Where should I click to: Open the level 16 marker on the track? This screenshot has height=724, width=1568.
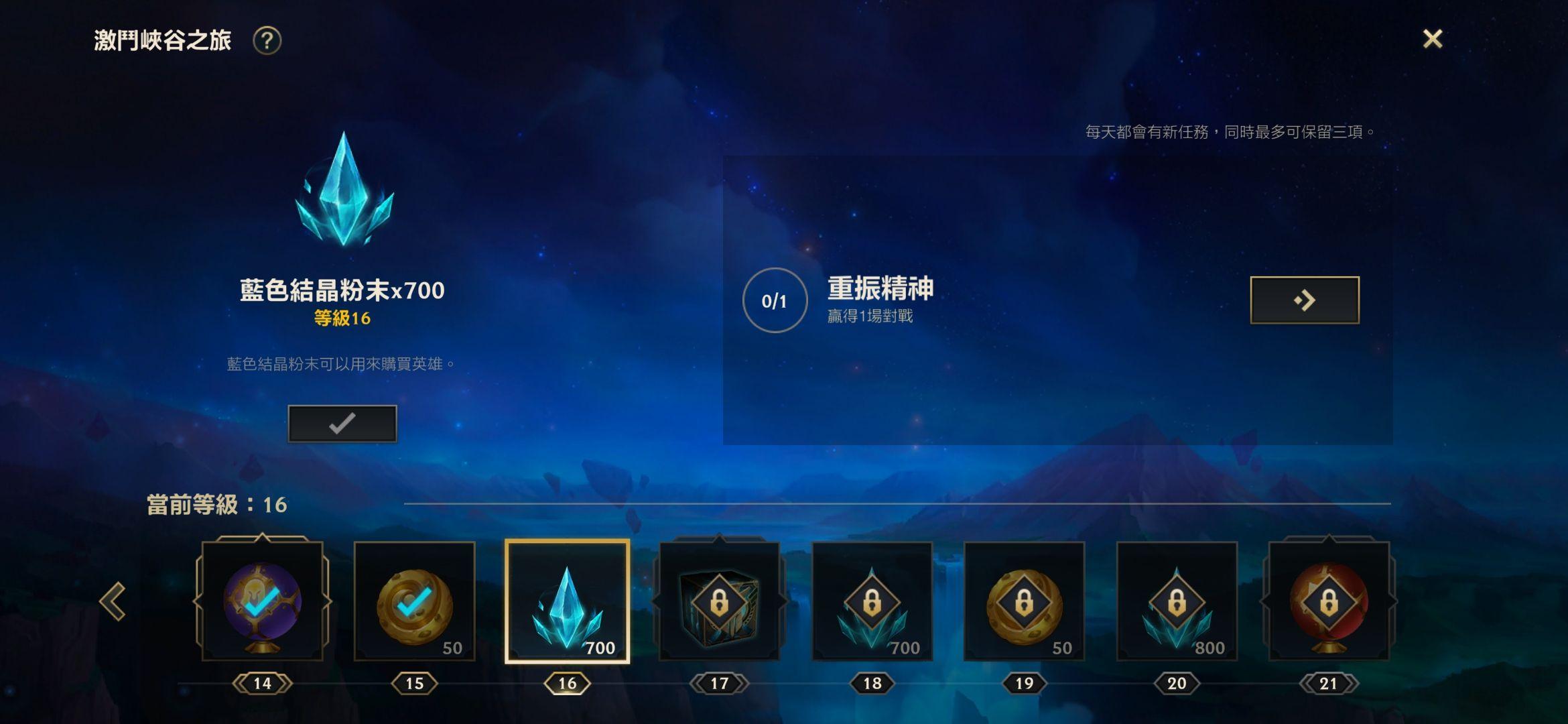click(x=567, y=683)
